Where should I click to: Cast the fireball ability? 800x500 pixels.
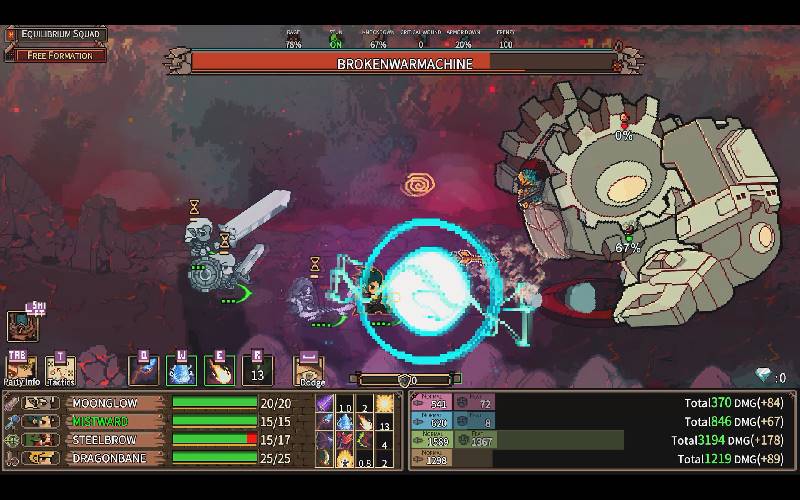click(x=219, y=371)
